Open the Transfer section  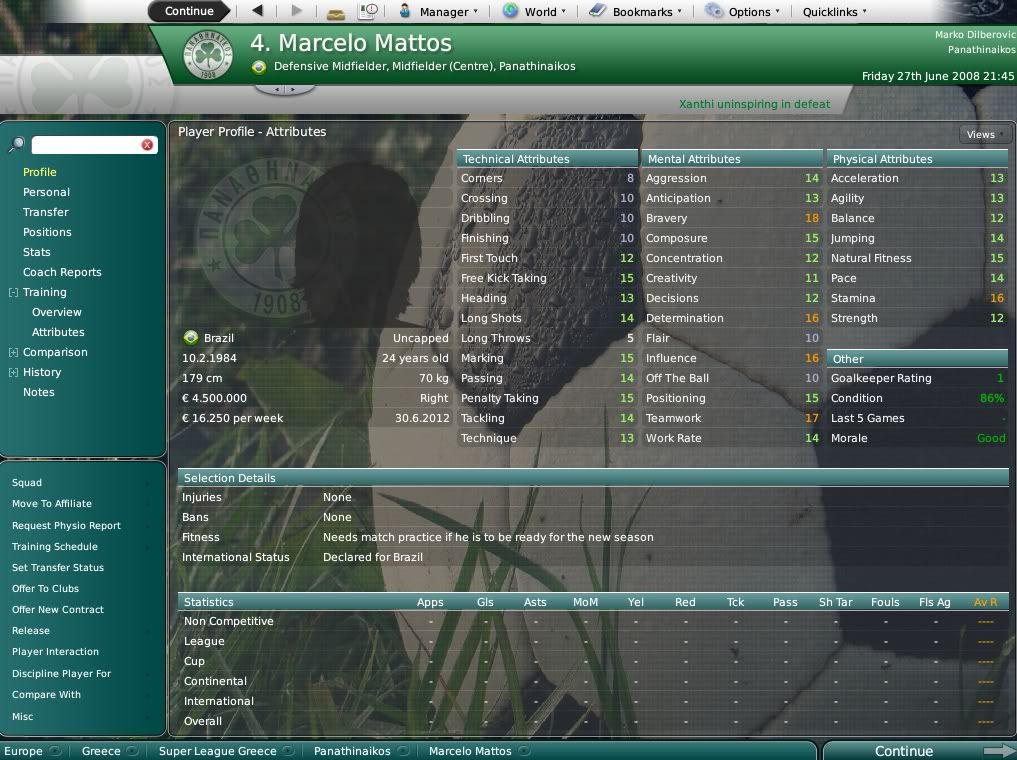coord(46,212)
